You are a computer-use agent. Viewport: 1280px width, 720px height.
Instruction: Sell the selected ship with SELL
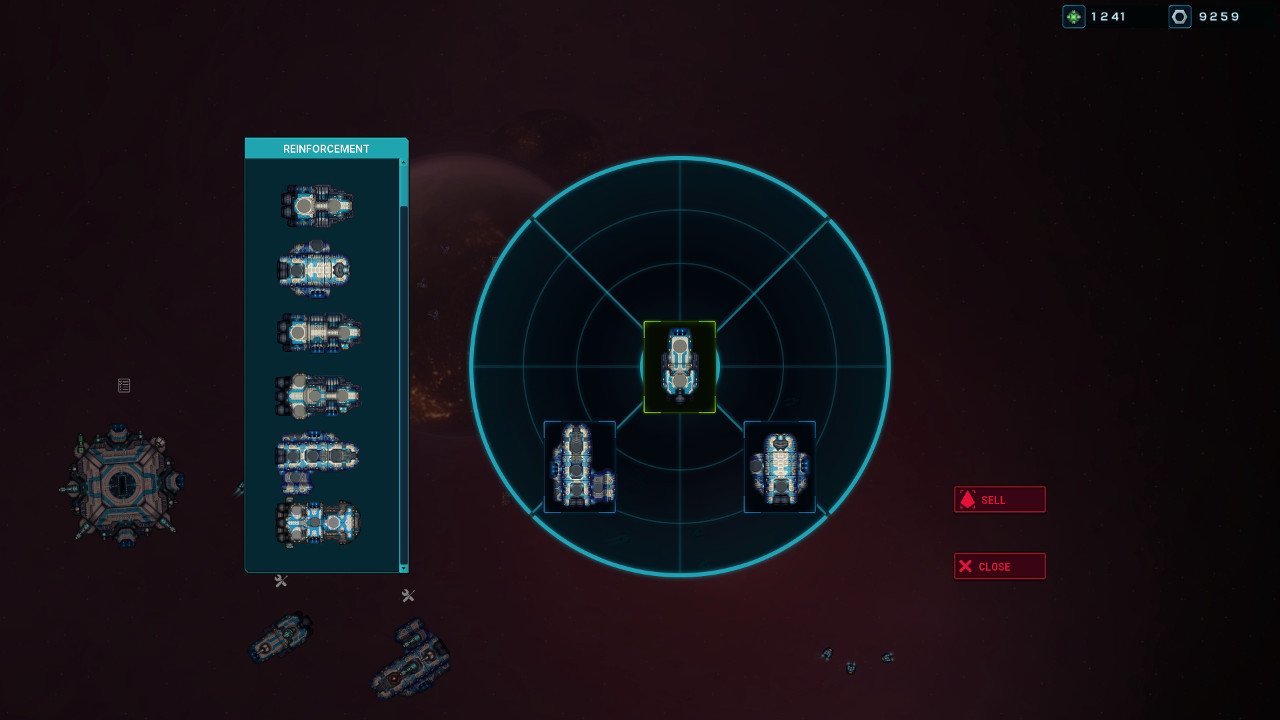[x=999, y=500]
